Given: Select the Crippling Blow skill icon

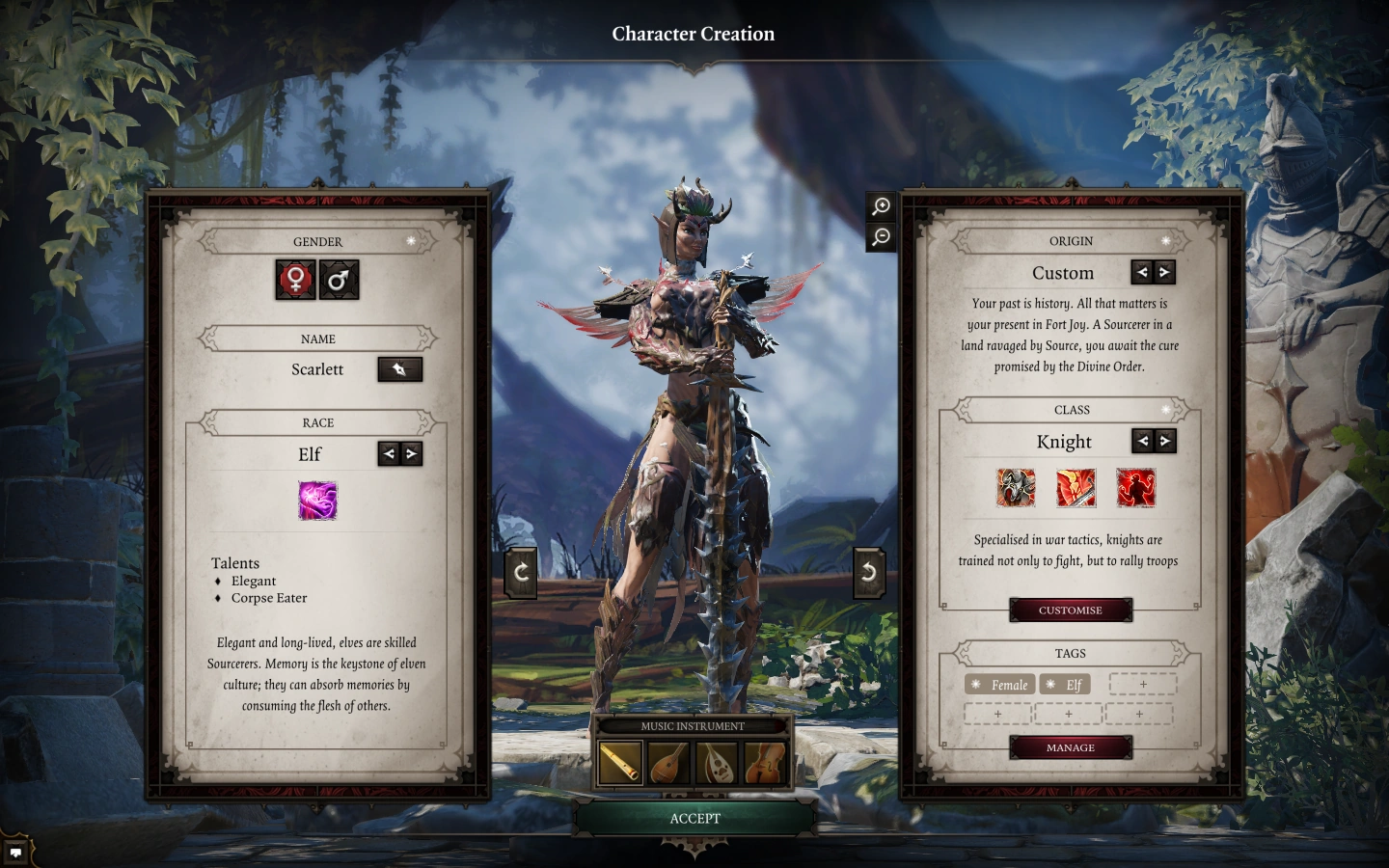Looking at the screenshot, I should 1074,488.
